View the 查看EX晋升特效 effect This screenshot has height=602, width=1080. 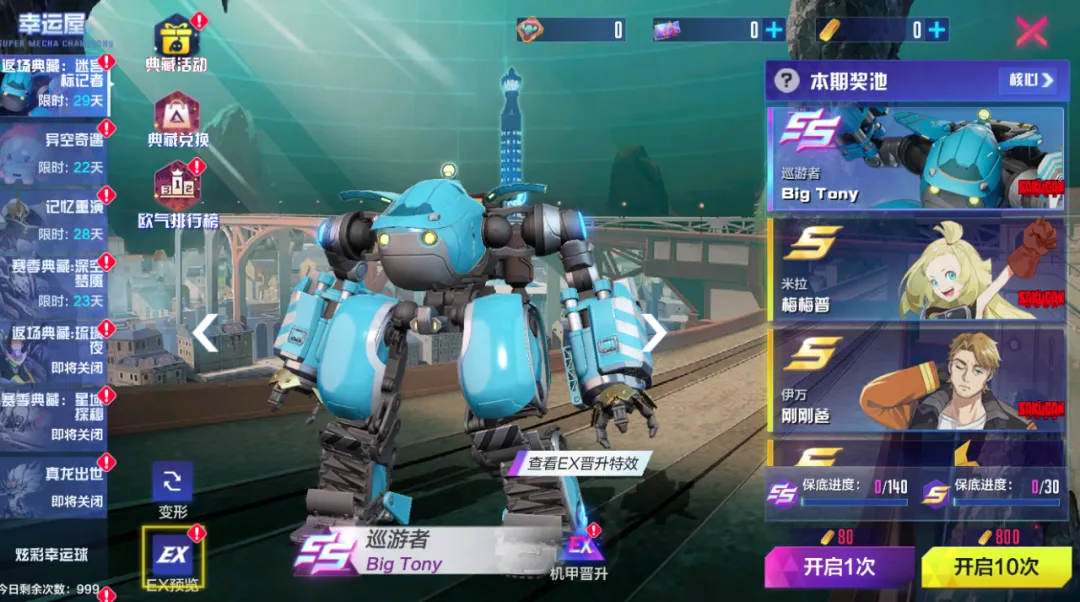tap(582, 463)
